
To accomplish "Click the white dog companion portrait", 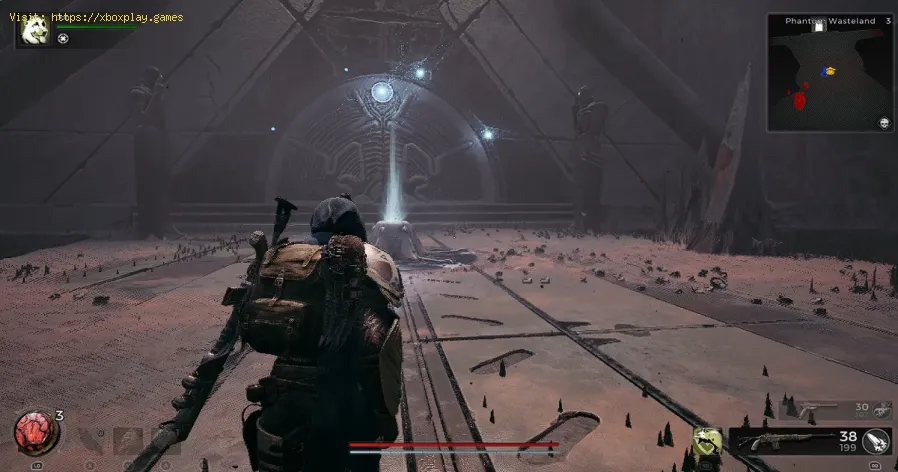I will pos(35,33).
